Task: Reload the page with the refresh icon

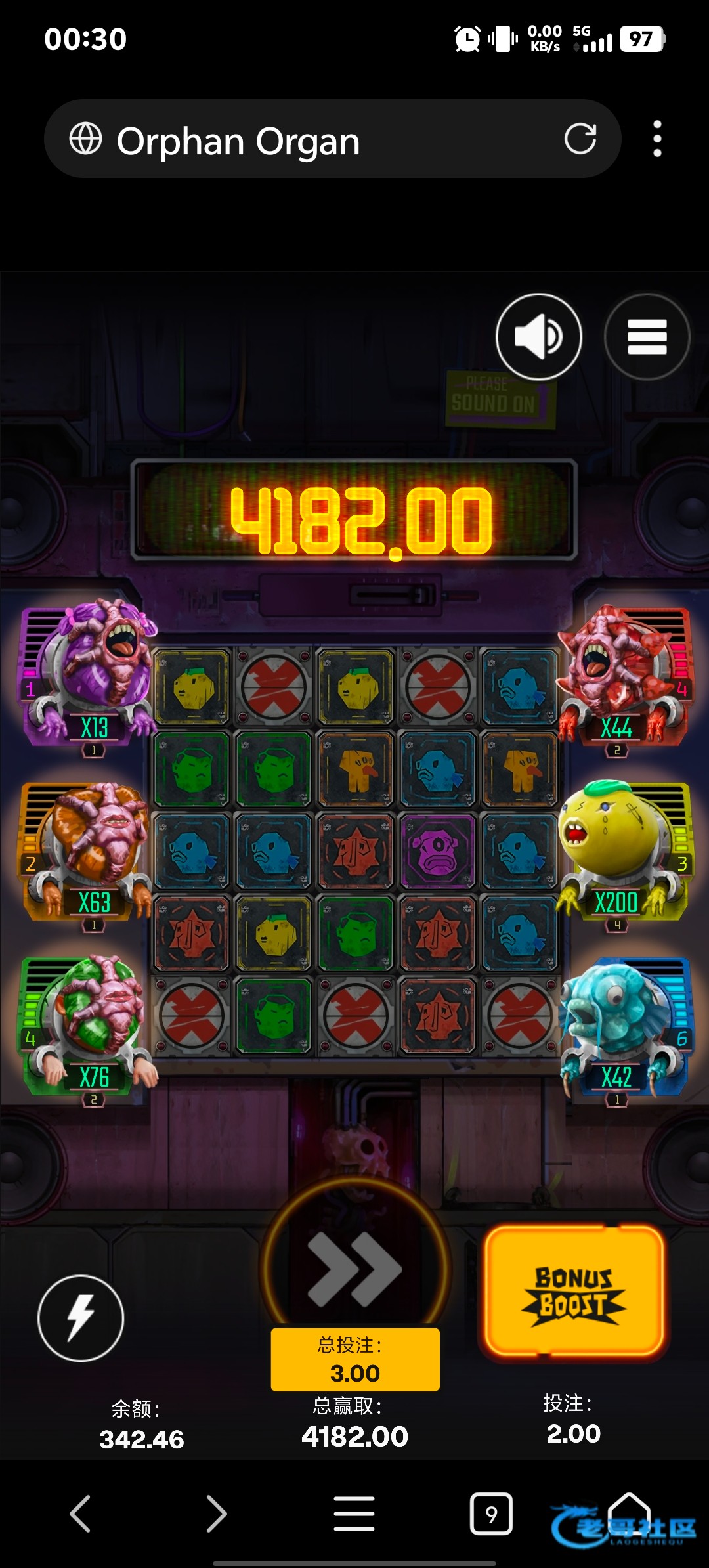Action: 580,139
